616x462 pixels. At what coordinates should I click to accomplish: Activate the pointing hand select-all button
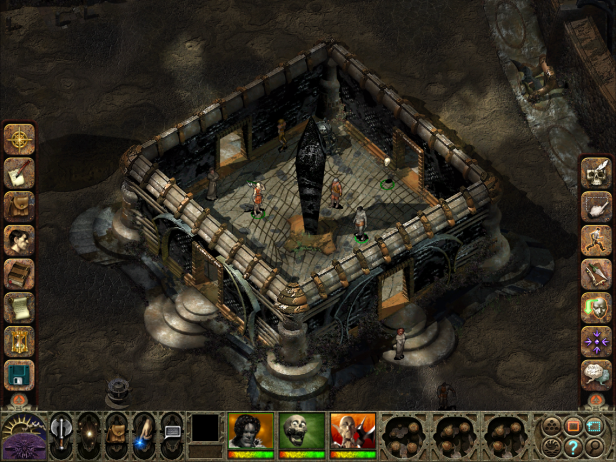[597, 206]
